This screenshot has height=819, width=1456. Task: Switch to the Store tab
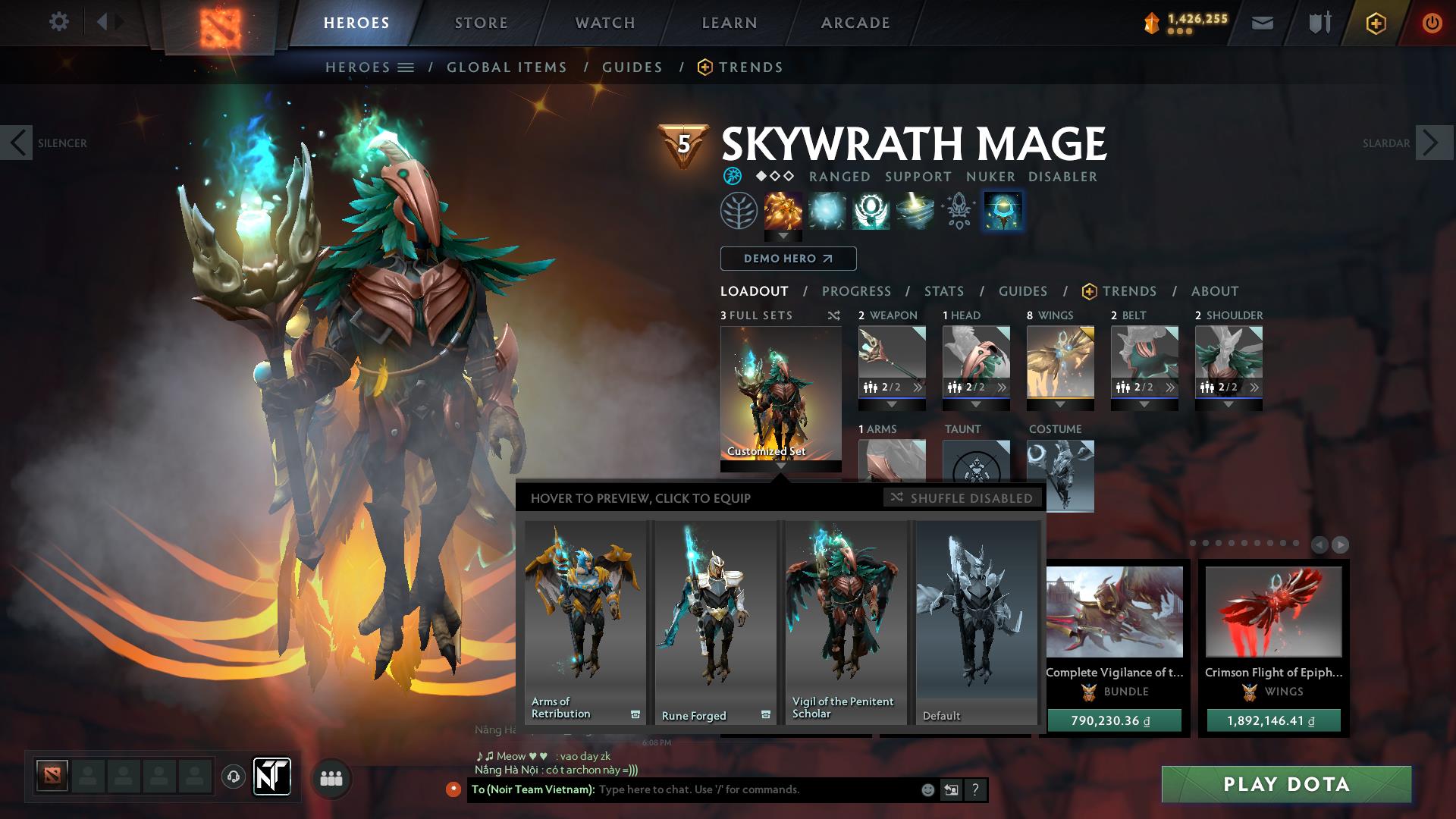(x=480, y=22)
